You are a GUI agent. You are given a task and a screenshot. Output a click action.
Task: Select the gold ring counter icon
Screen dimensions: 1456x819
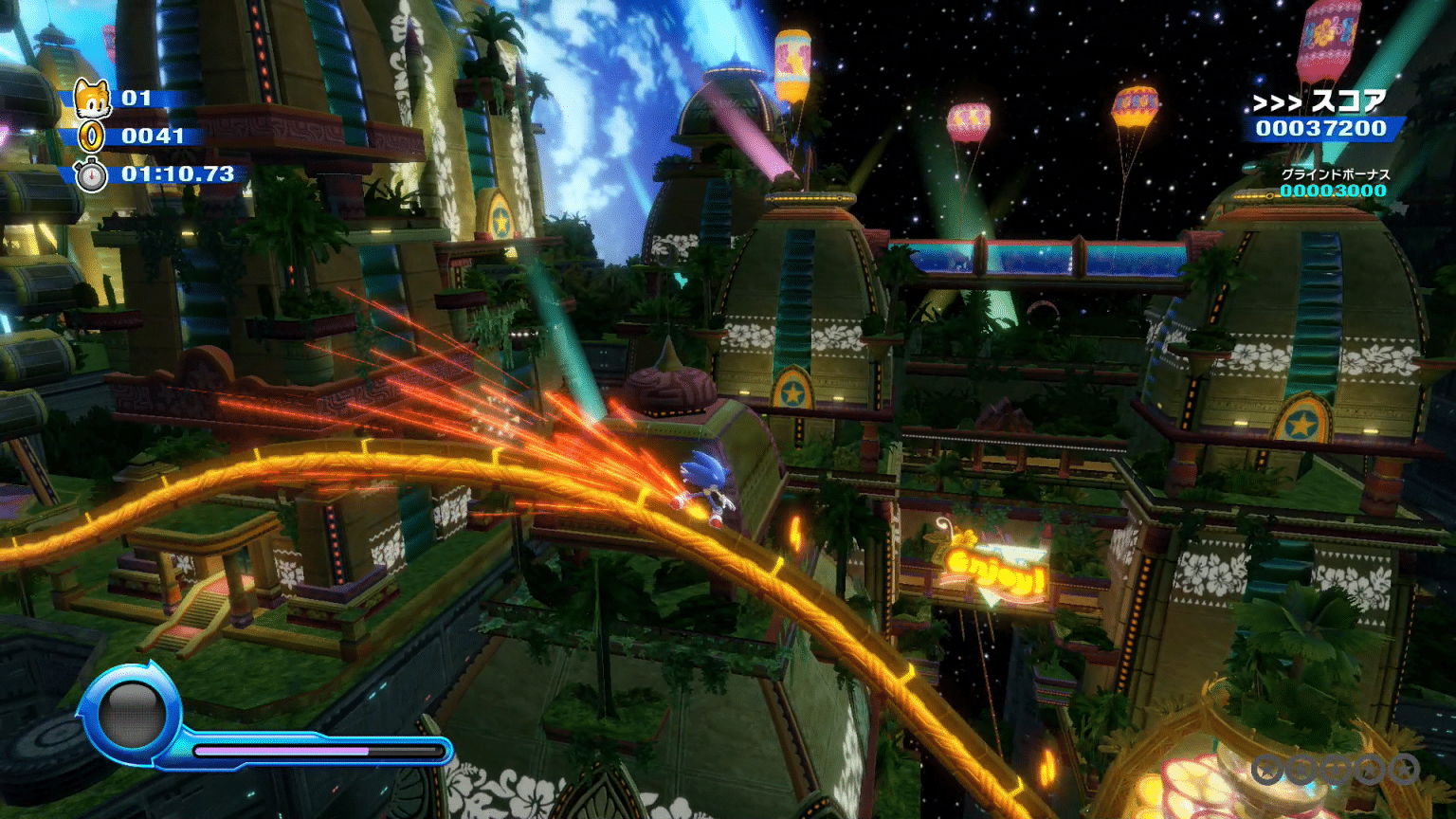click(92, 136)
